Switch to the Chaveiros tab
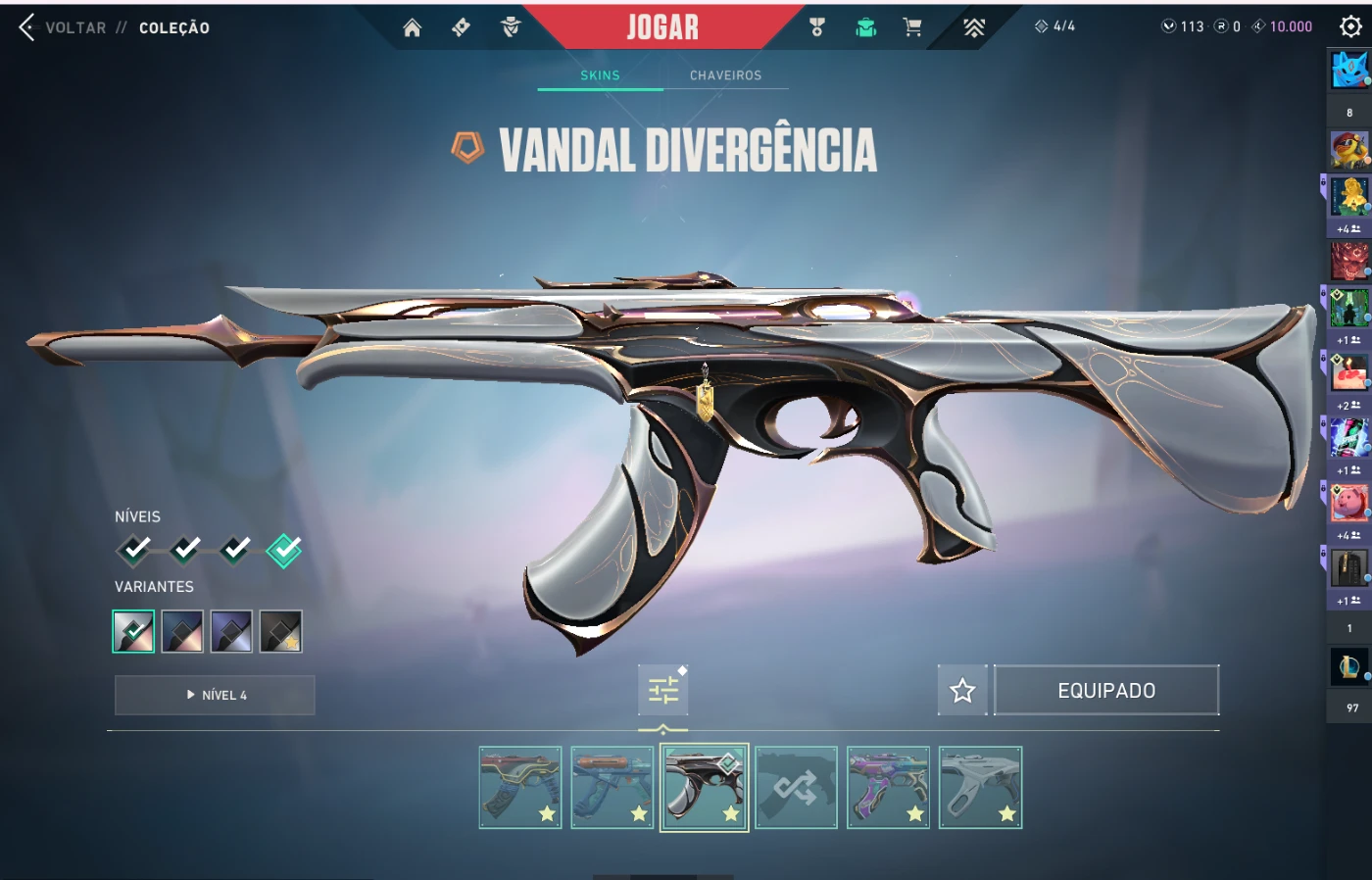The height and width of the screenshot is (880, 1372). pyautogui.click(x=725, y=75)
